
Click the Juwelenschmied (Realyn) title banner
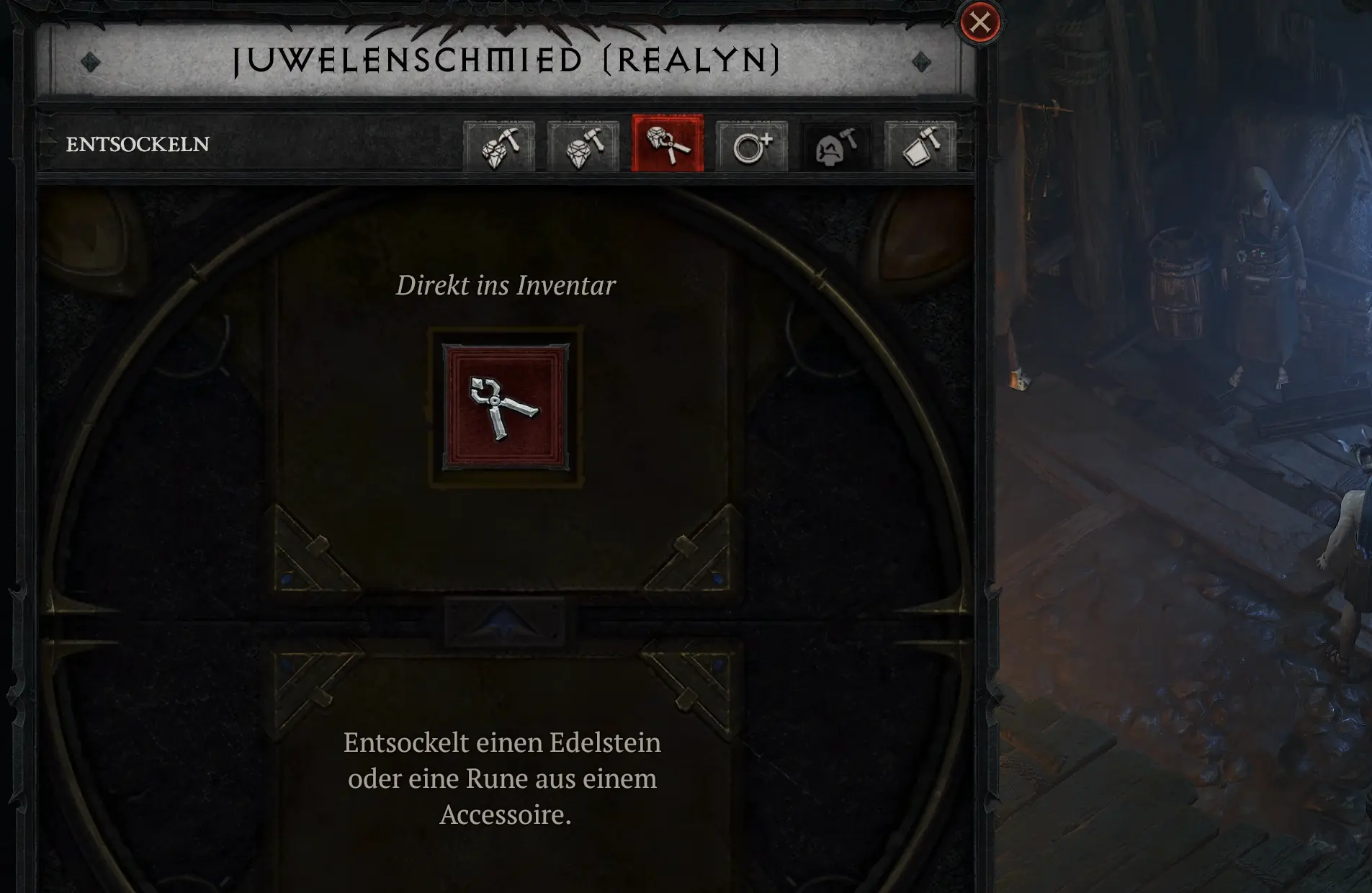506,60
